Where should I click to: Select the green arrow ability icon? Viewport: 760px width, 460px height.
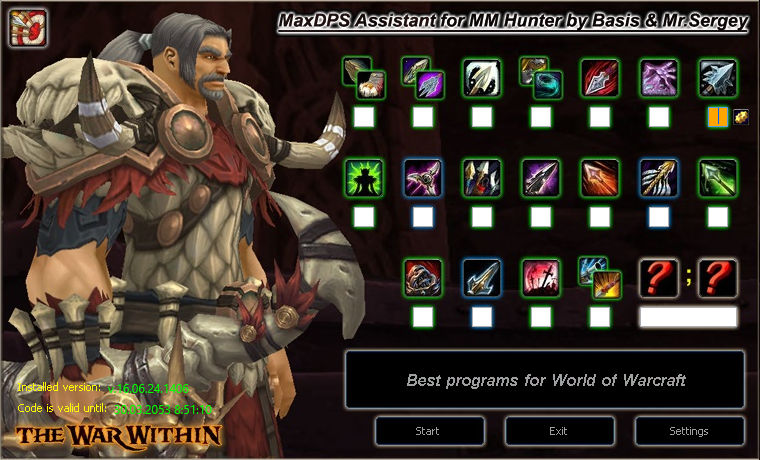click(x=717, y=177)
